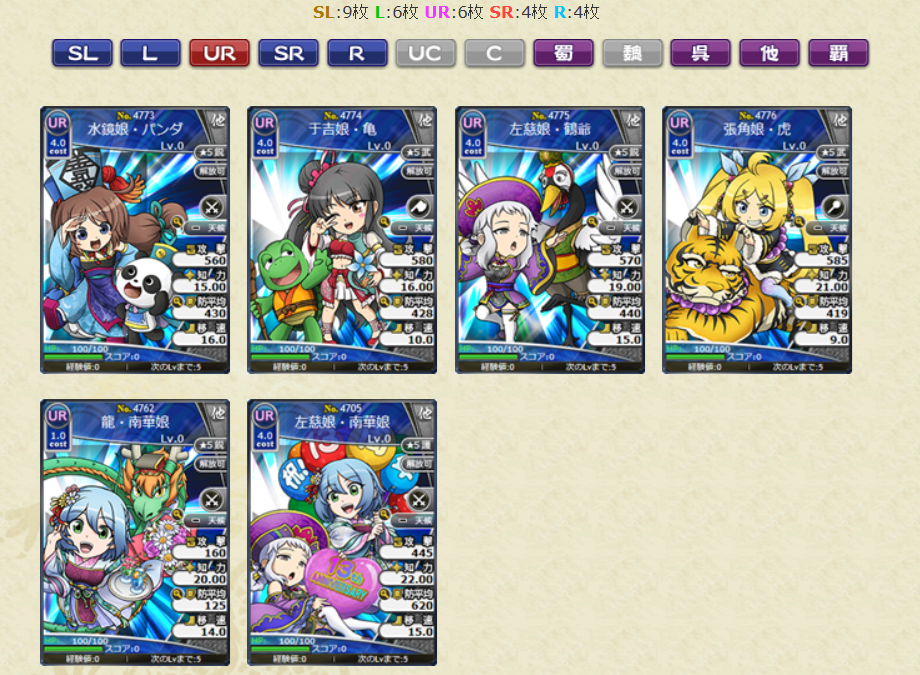Choose the 魏 faction filter
This screenshot has height=675, width=920.
(x=632, y=54)
